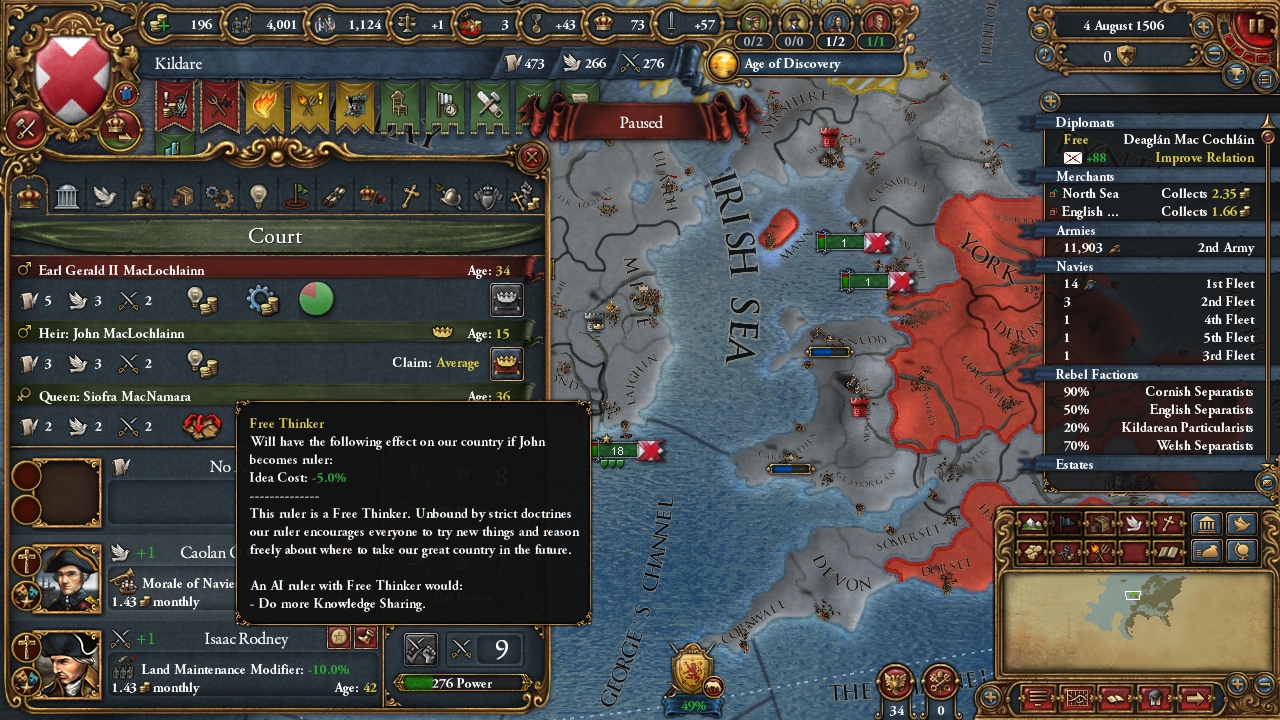
Task: Open the Technology tab with the gears
Action: click(x=219, y=196)
